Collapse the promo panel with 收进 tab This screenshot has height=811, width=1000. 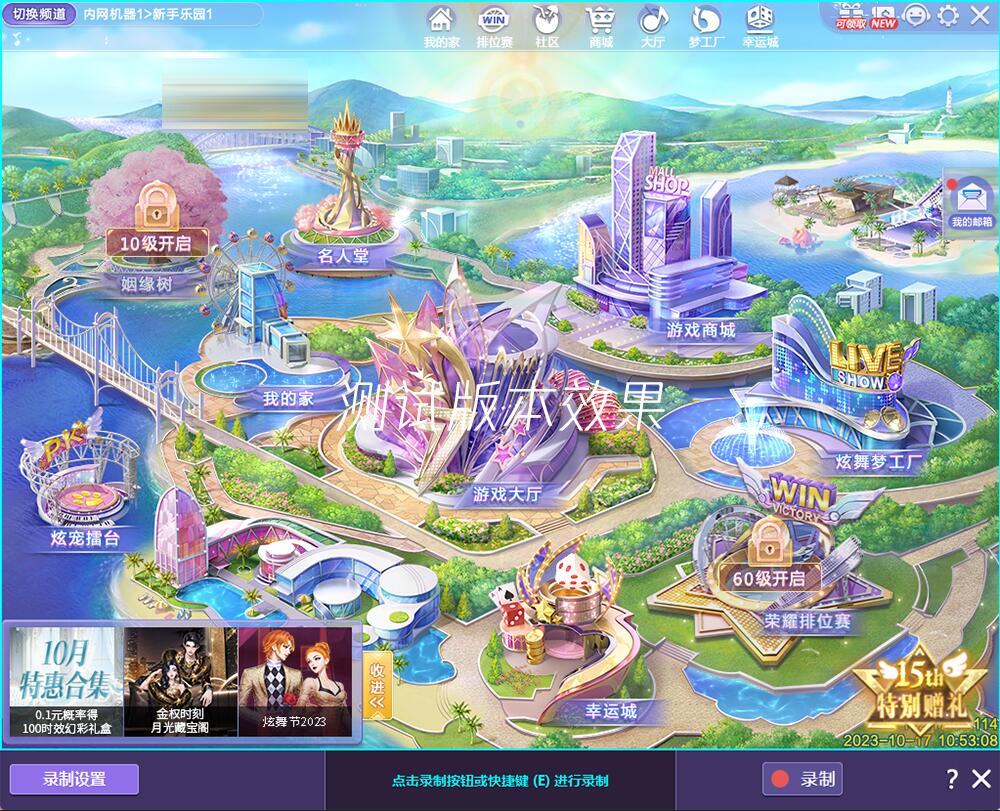[377, 685]
